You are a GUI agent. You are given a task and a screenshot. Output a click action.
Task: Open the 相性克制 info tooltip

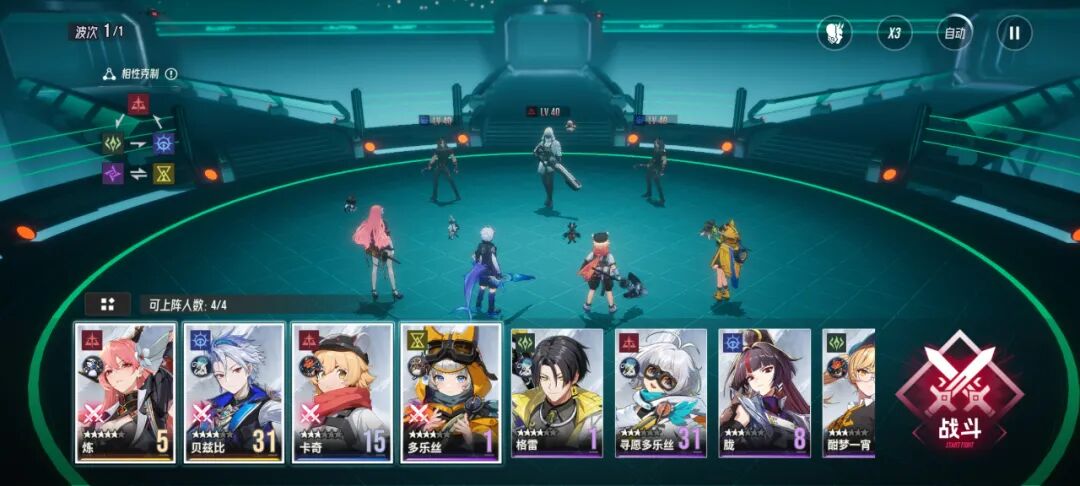(x=171, y=74)
